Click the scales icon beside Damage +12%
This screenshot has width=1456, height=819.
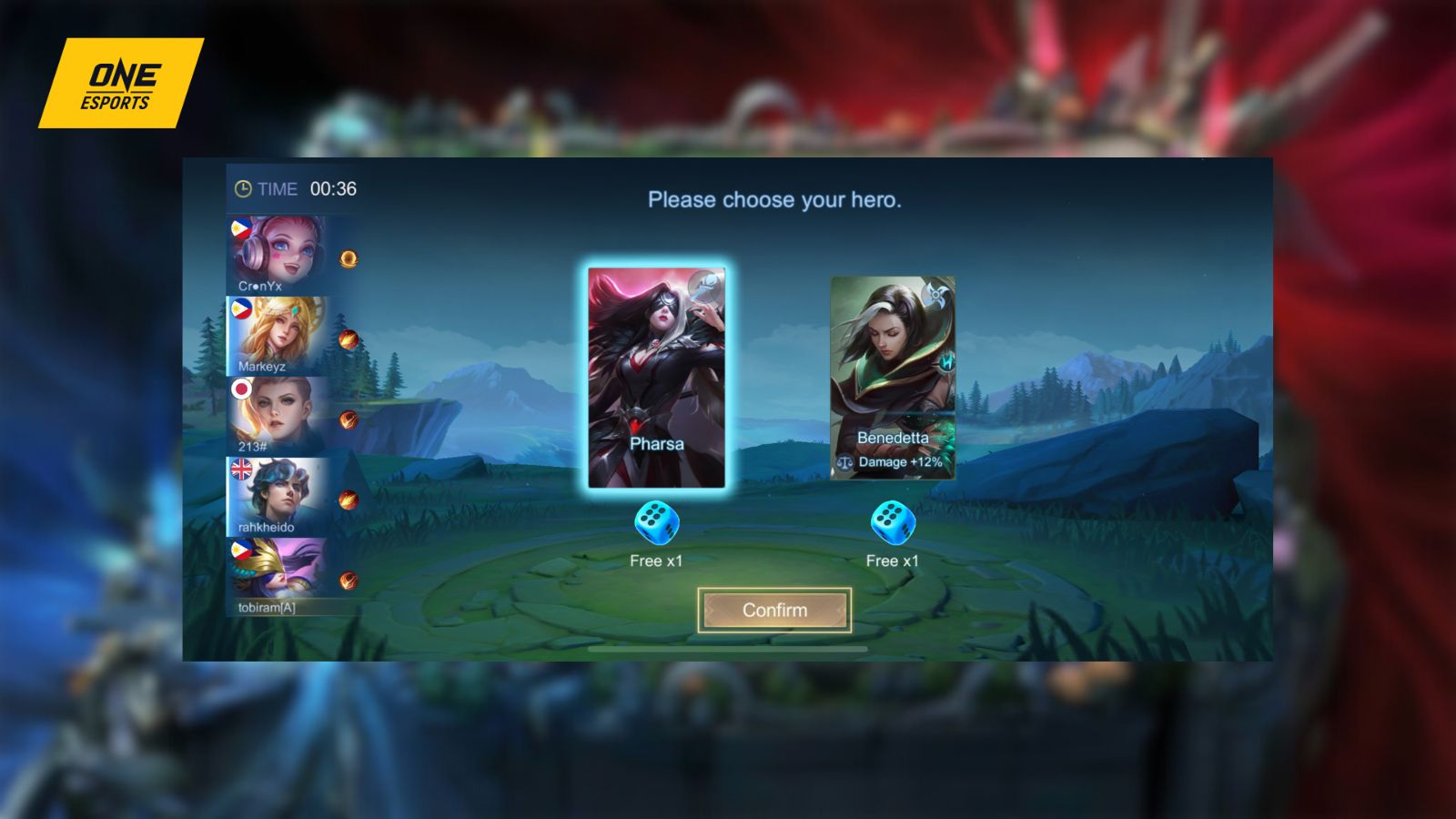(845, 462)
